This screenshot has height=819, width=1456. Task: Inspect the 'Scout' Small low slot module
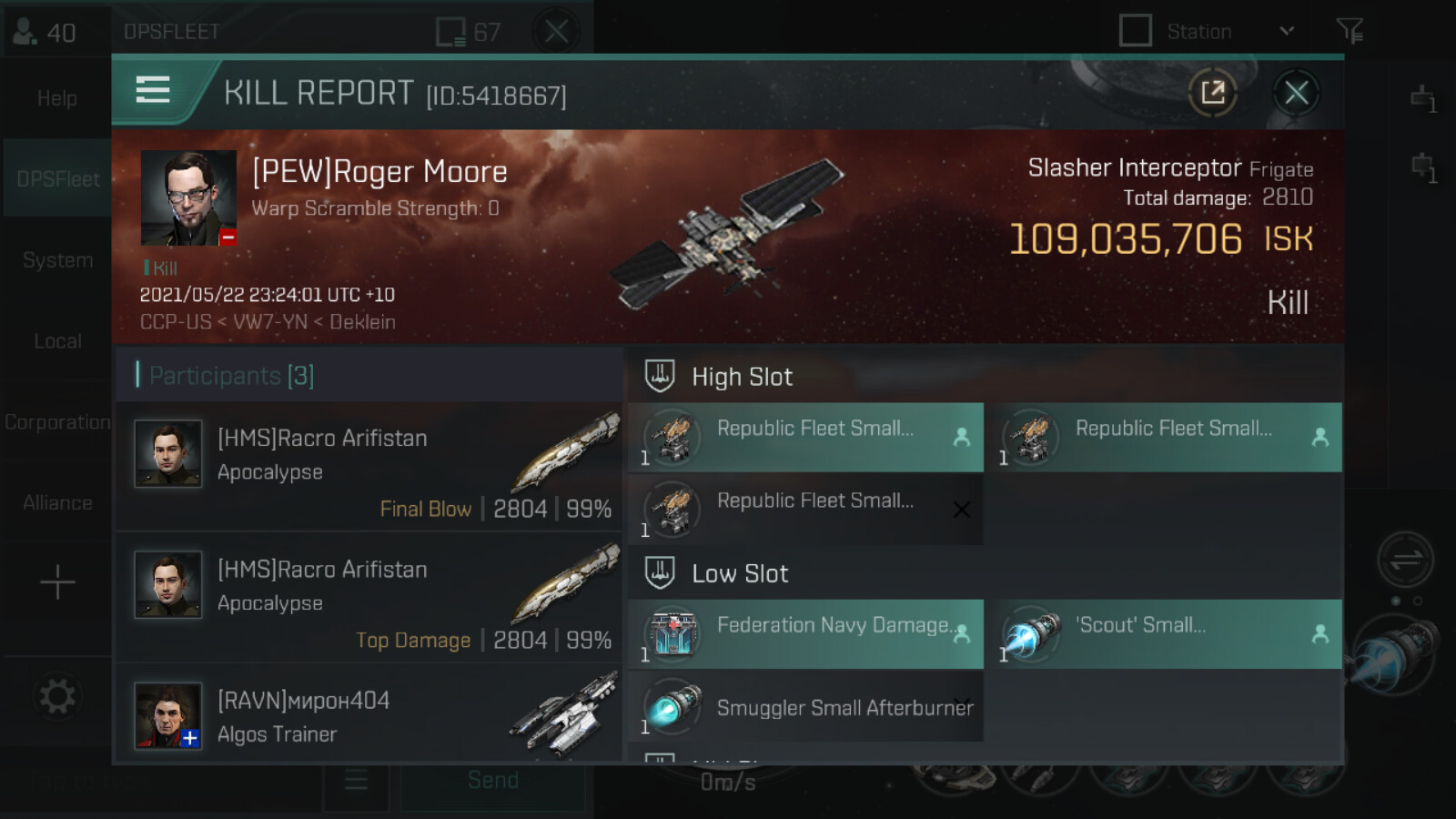1167,634
